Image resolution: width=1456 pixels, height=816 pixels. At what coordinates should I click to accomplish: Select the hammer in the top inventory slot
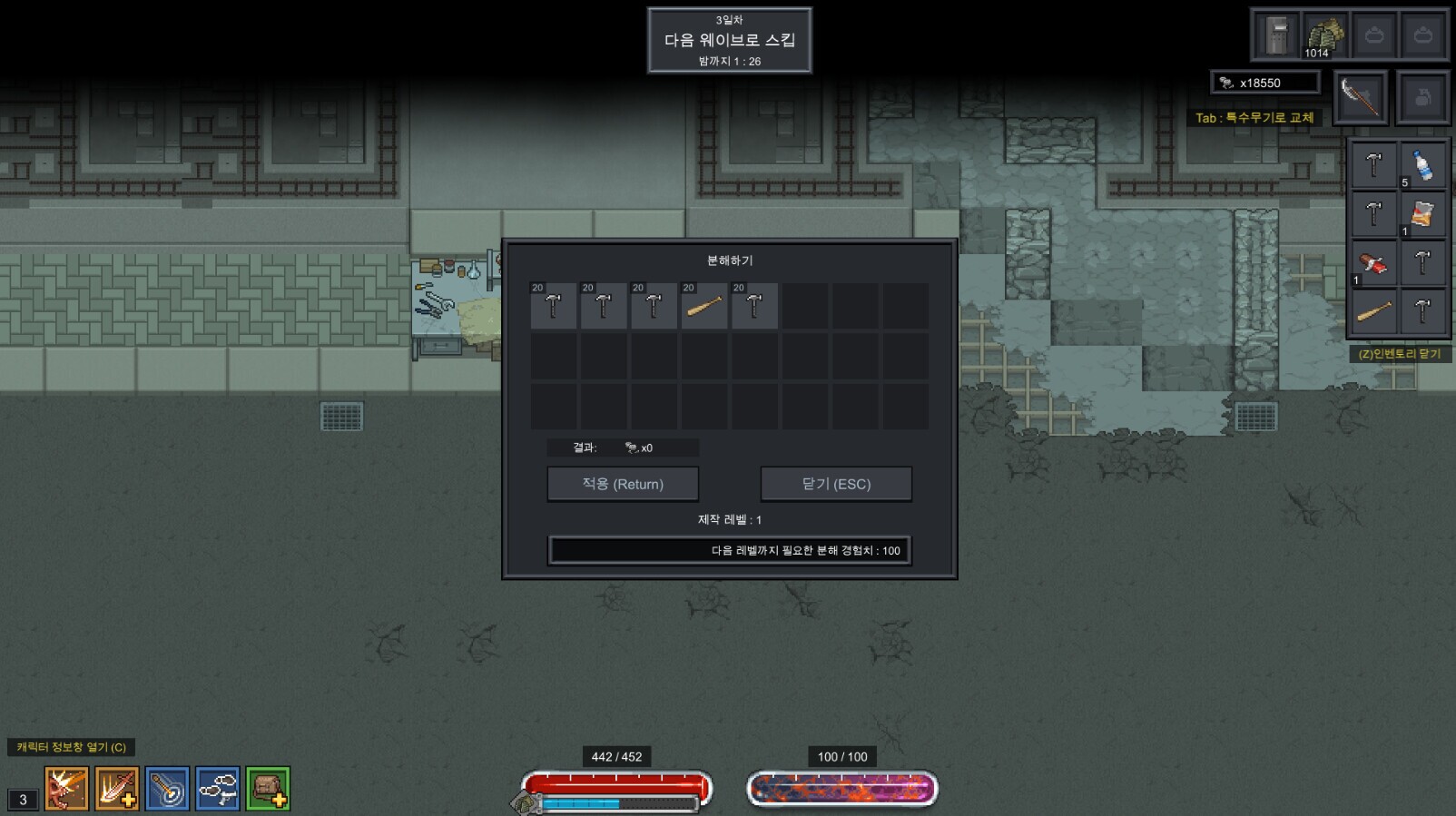(1372, 165)
